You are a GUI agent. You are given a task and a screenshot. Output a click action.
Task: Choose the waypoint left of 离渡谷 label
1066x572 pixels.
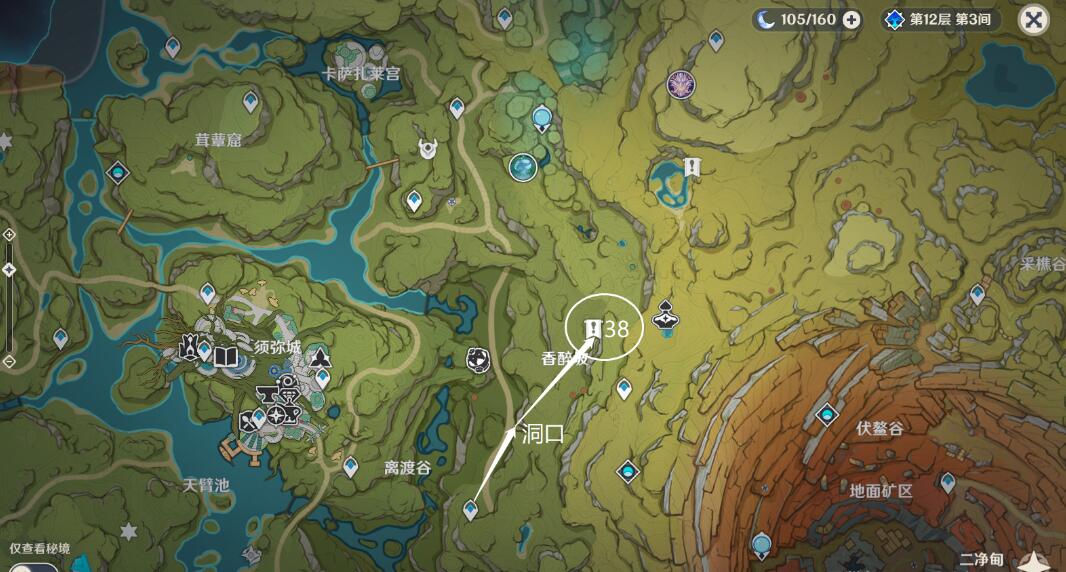tap(351, 465)
